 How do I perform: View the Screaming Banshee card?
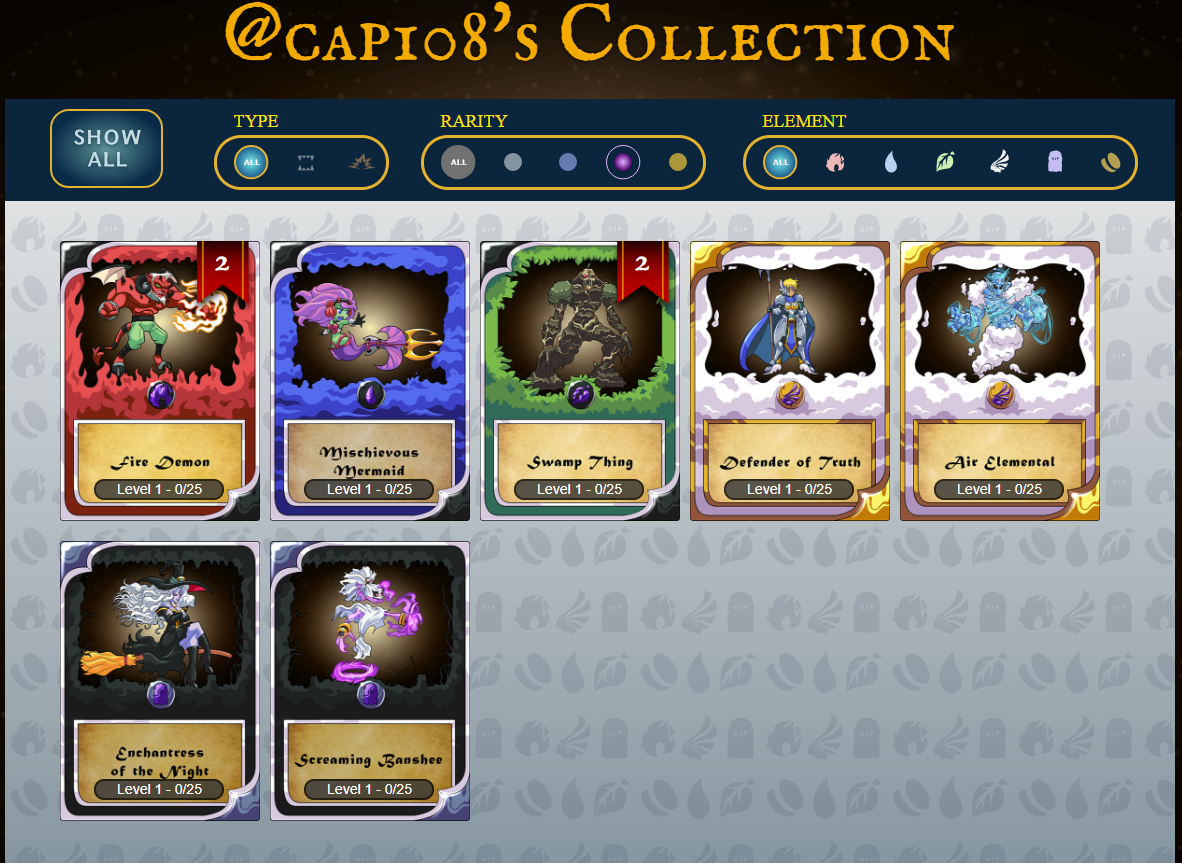tap(370, 680)
